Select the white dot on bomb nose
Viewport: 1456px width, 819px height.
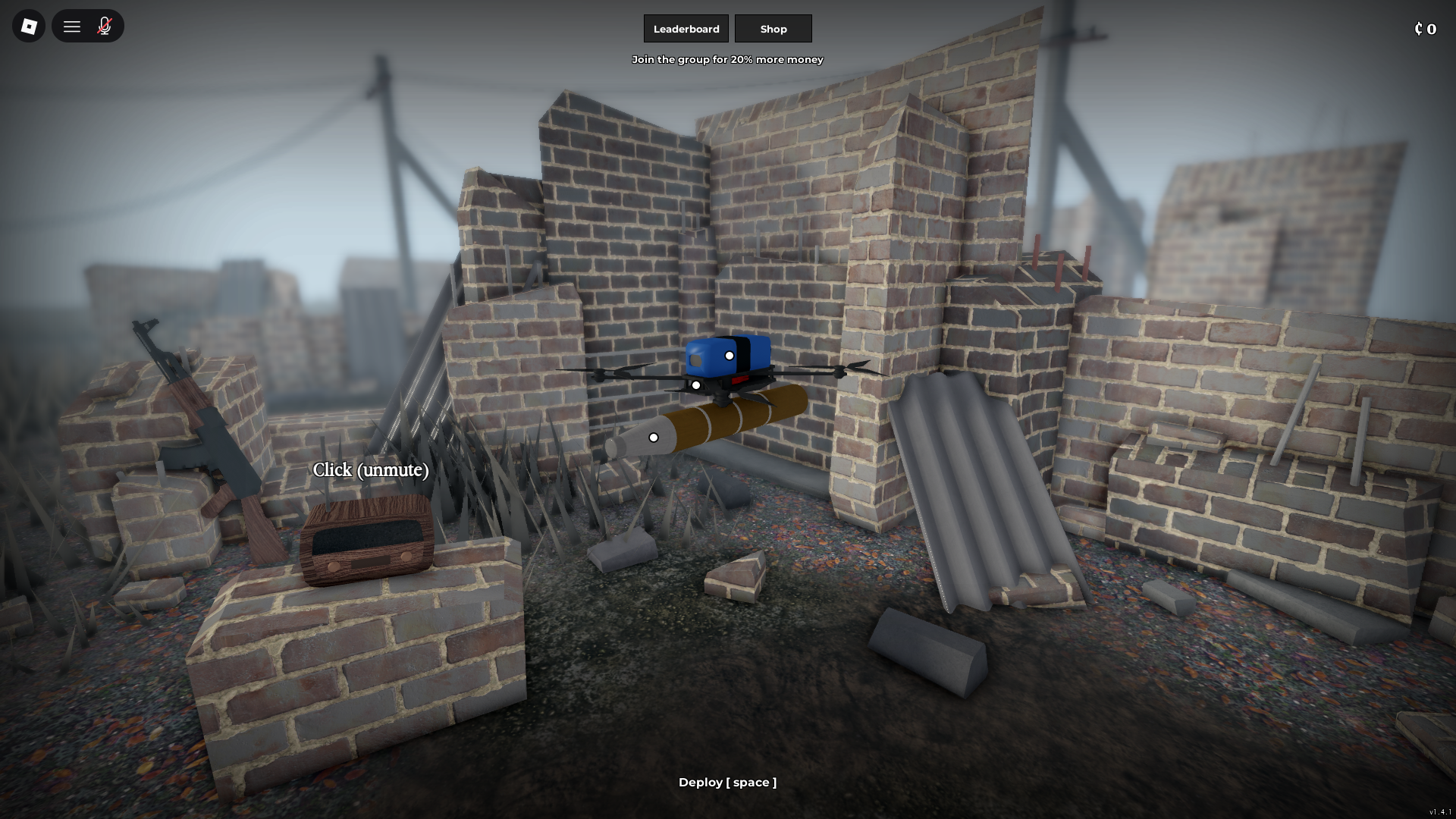(x=654, y=436)
